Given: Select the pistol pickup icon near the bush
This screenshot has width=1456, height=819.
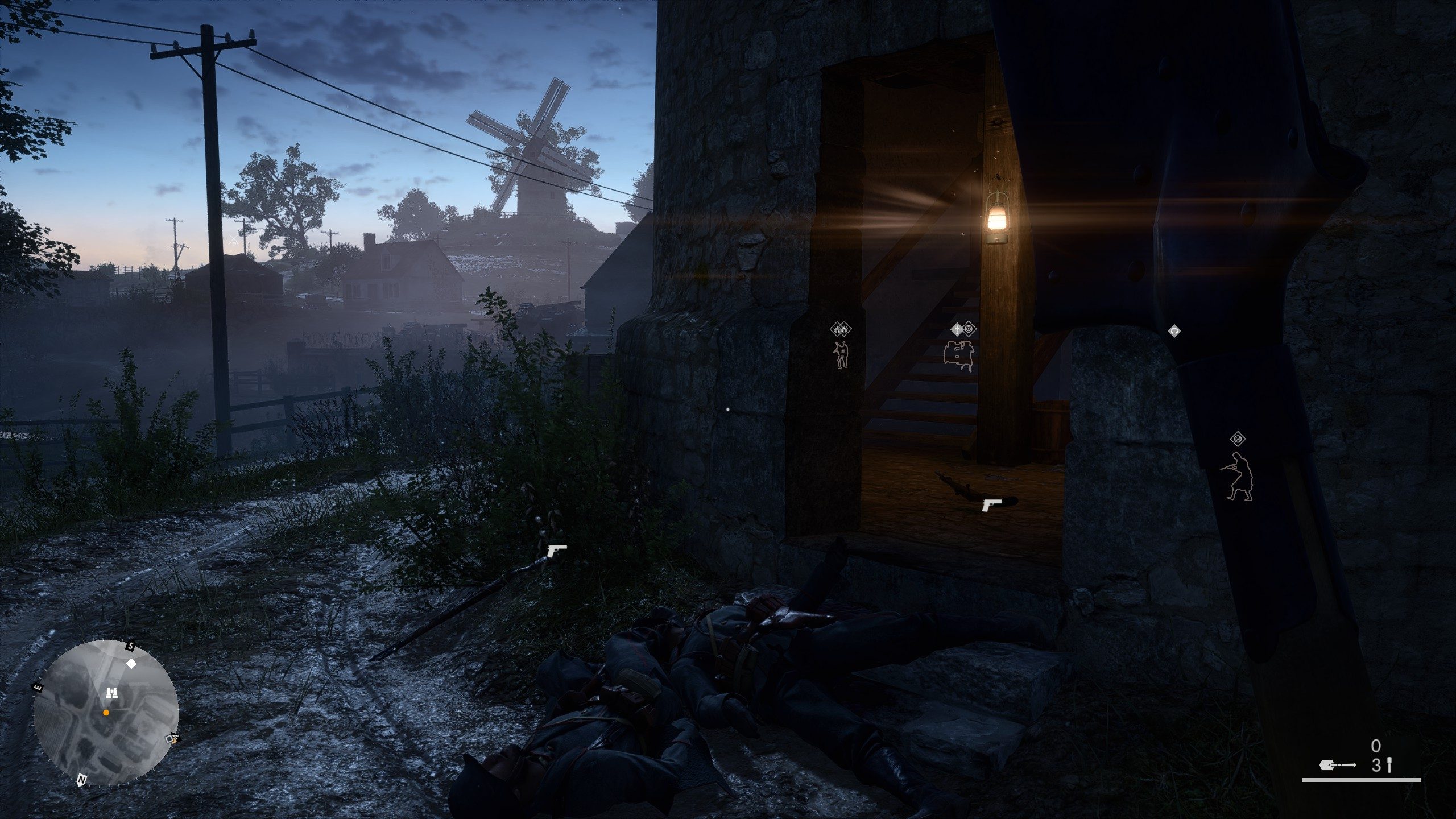Looking at the screenshot, I should click(x=556, y=550).
